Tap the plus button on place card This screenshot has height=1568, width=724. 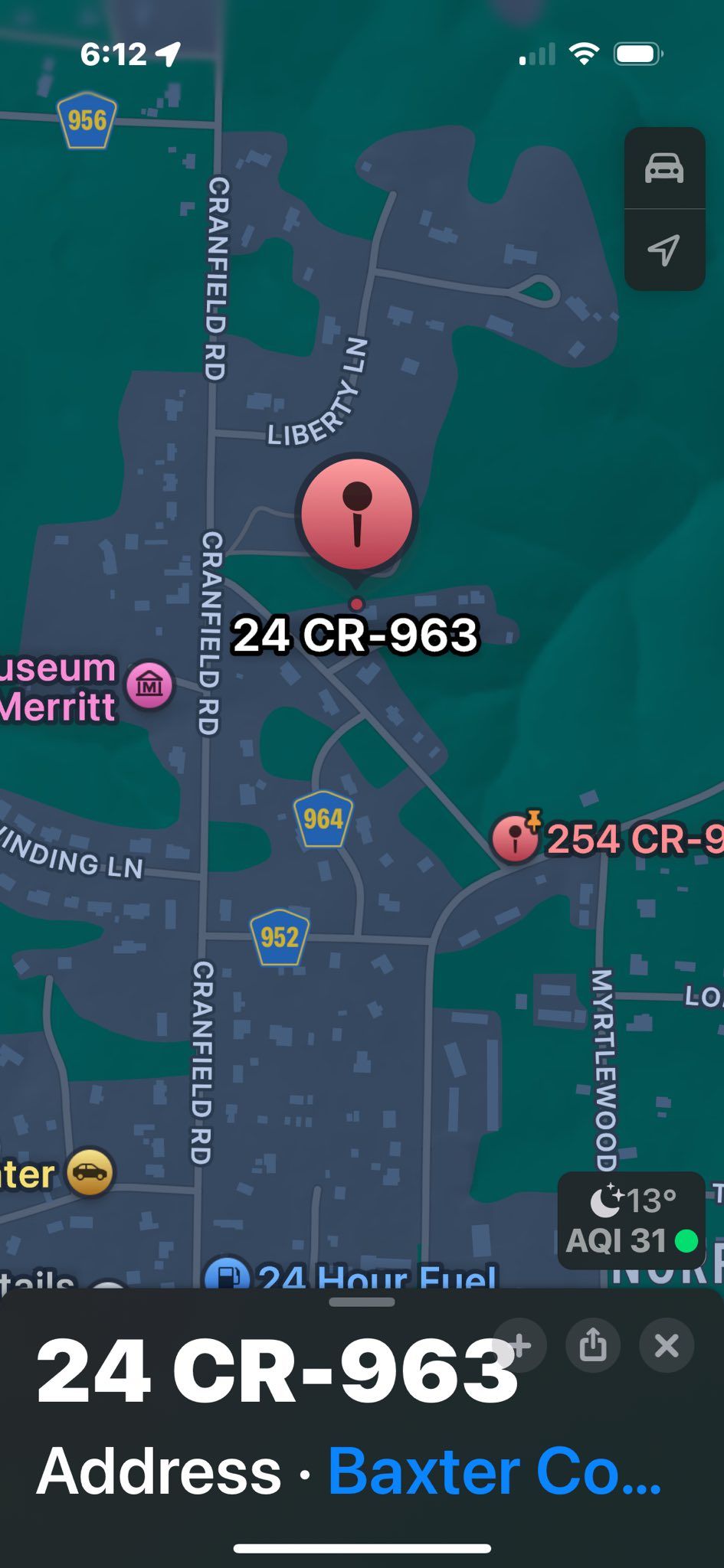coord(521,1345)
